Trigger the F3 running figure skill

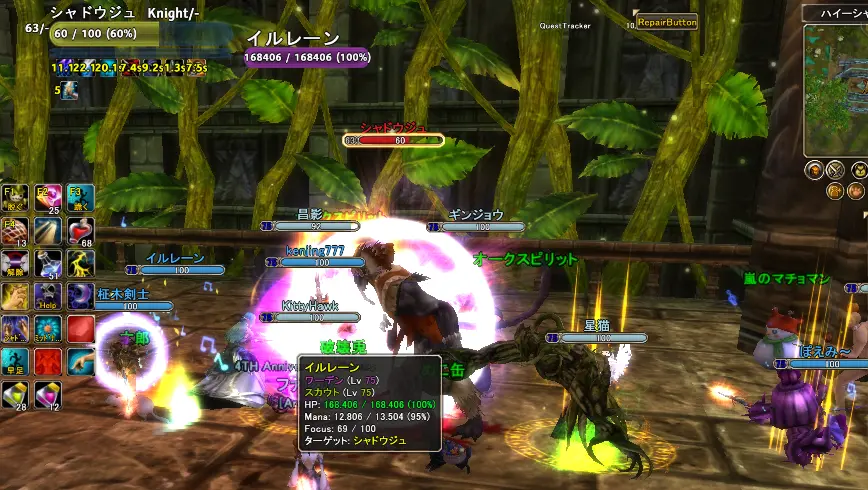point(81,197)
